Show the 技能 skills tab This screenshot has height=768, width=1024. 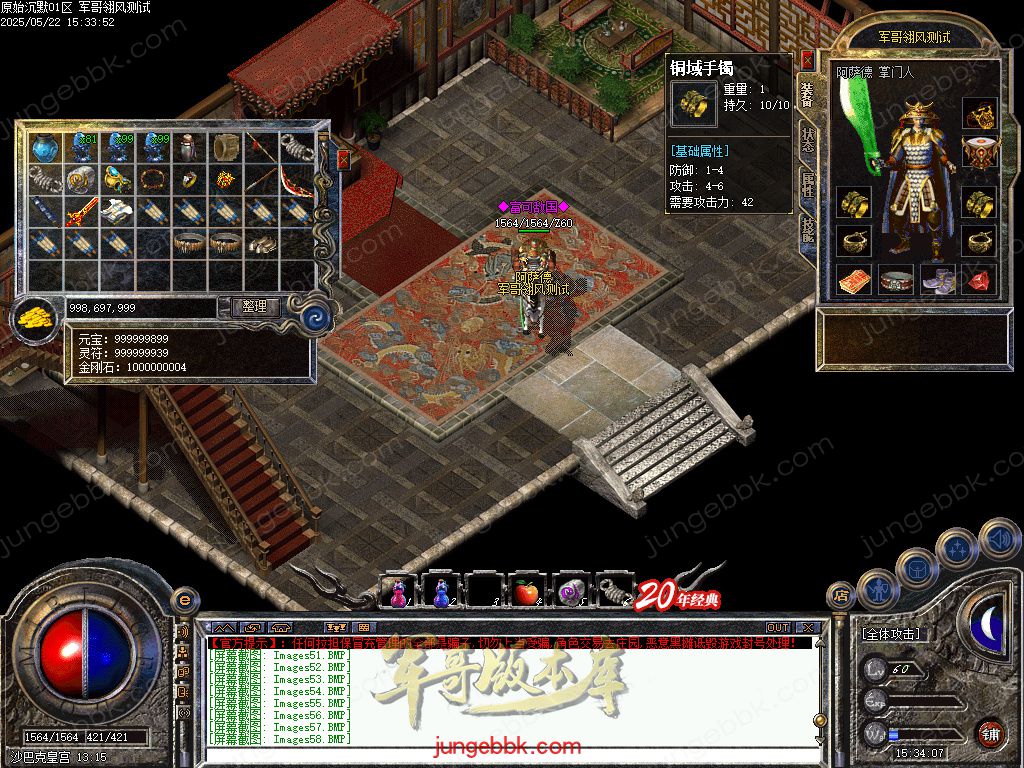click(807, 229)
